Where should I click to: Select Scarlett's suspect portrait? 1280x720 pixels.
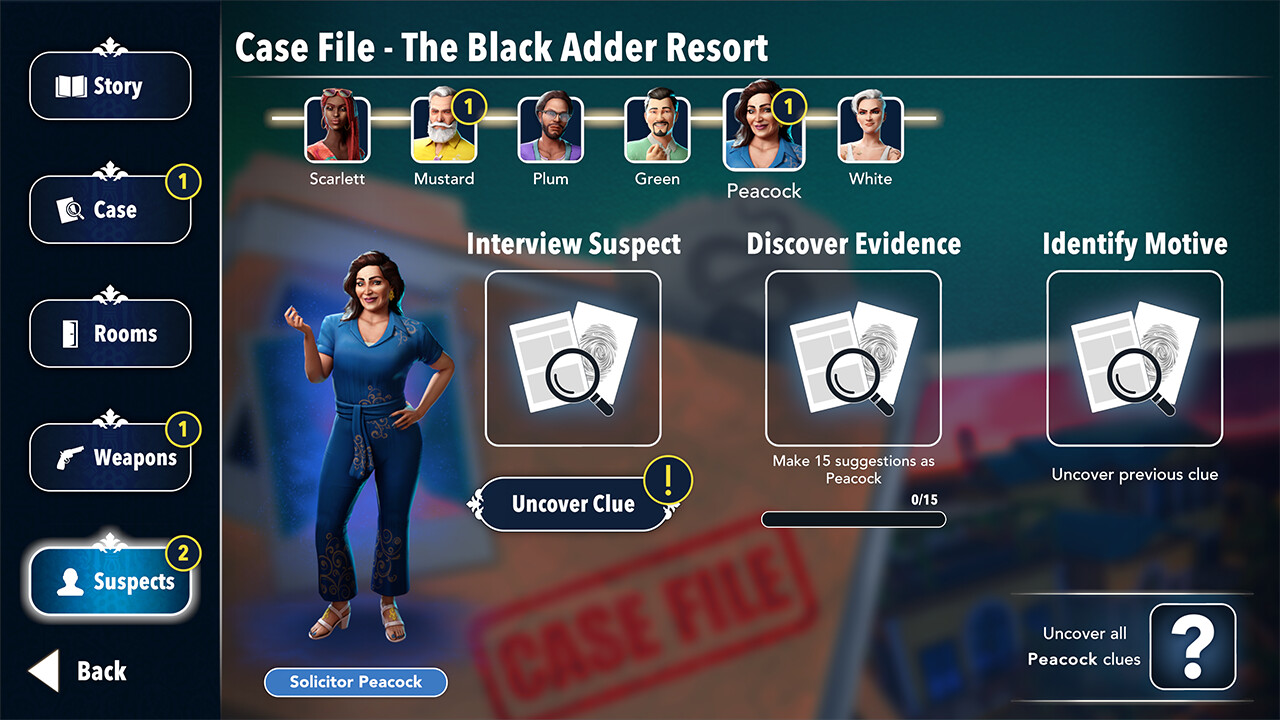337,130
